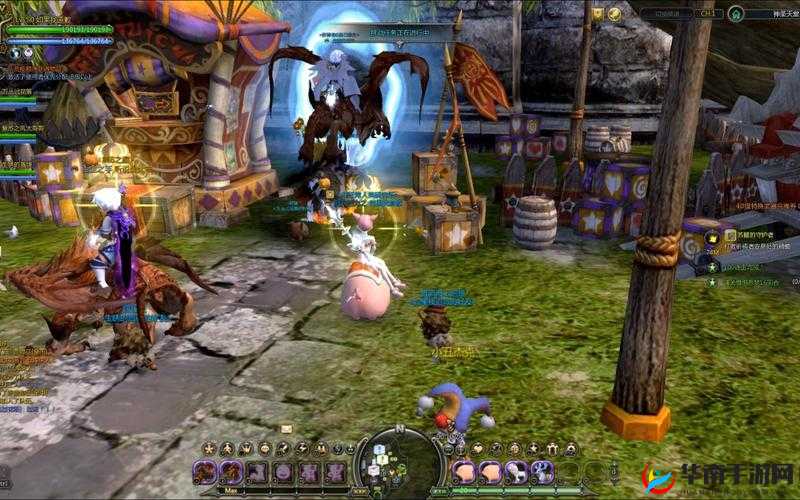
Task: Open the mail envelope notification
Action: point(287,429)
